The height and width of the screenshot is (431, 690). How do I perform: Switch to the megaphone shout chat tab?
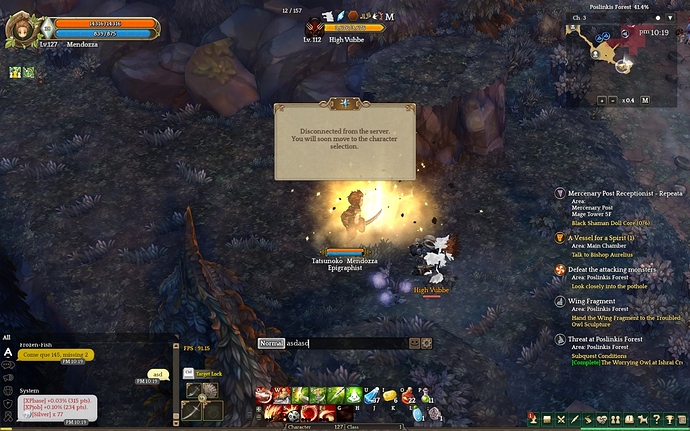(9, 379)
